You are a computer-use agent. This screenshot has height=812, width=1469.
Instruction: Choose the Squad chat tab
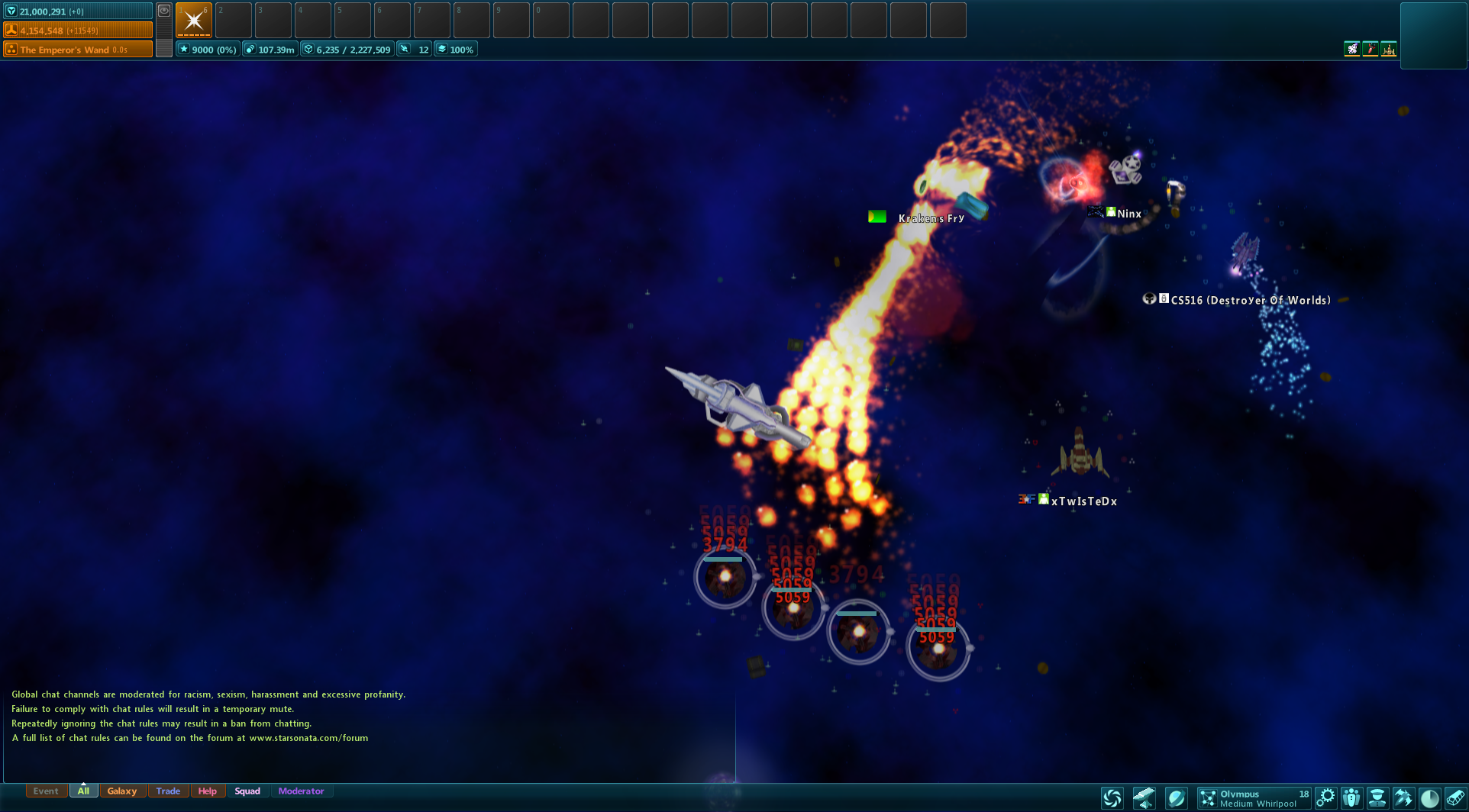coord(247,791)
